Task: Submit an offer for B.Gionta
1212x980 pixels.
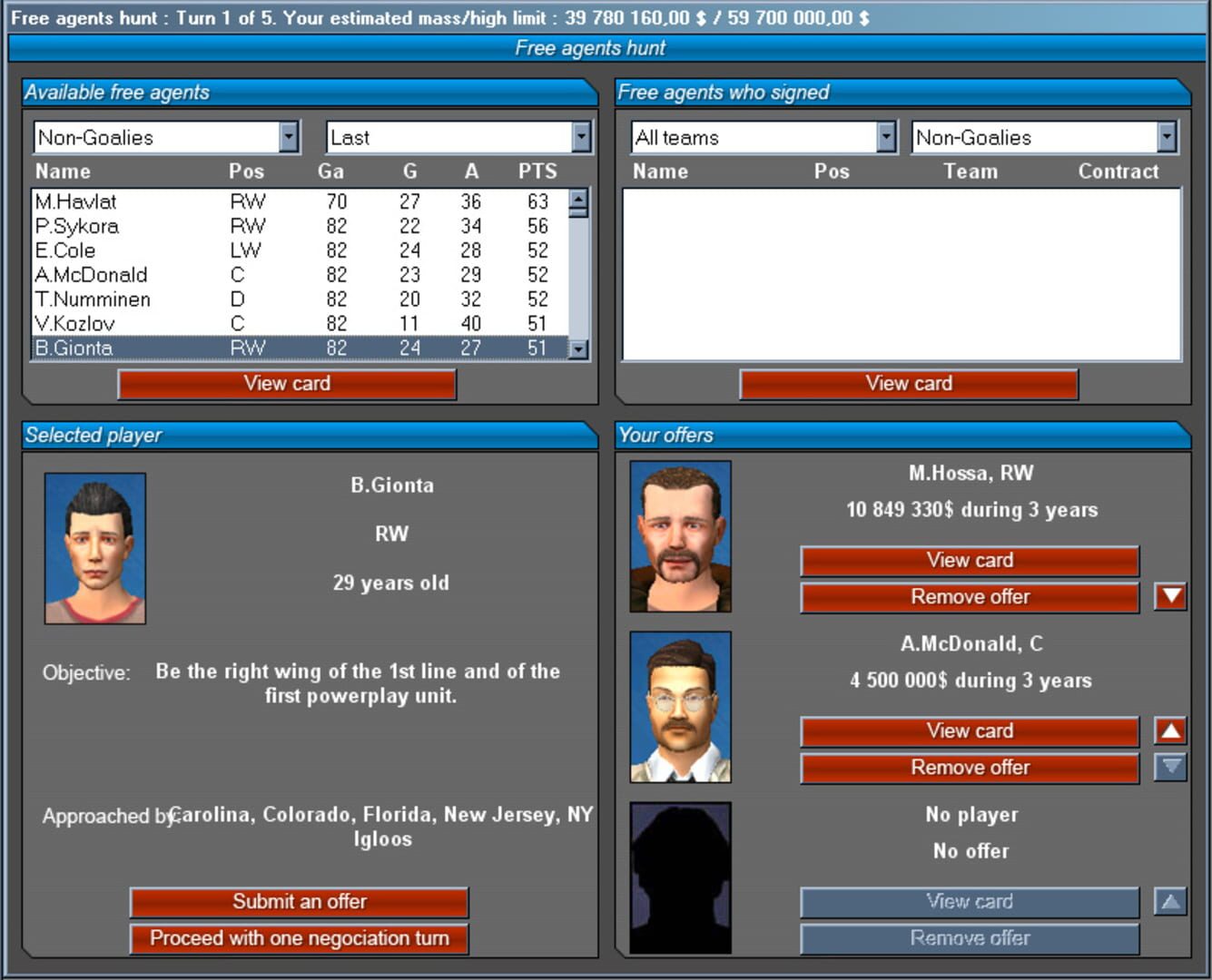Action: click(x=300, y=901)
